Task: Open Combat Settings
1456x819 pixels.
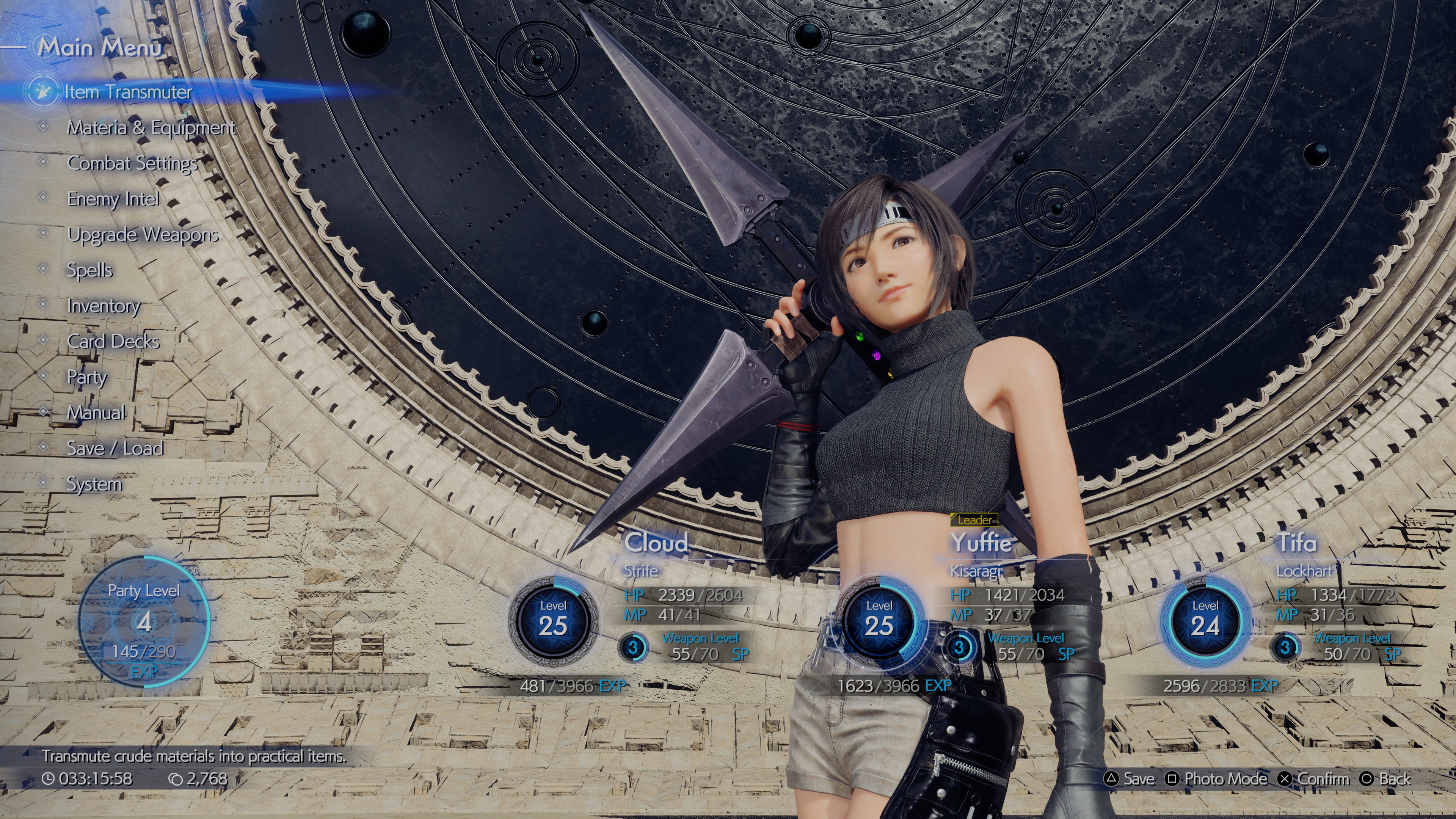Action: click(132, 163)
